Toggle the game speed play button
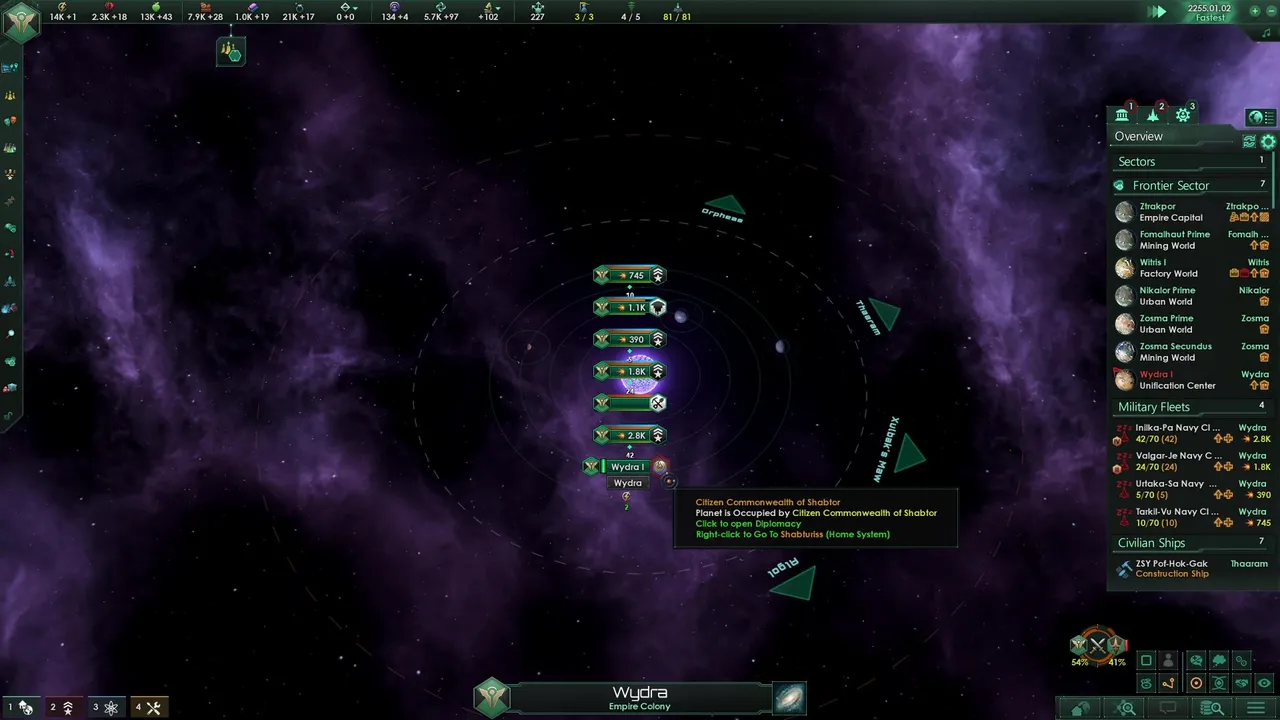 coord(1157,12)
